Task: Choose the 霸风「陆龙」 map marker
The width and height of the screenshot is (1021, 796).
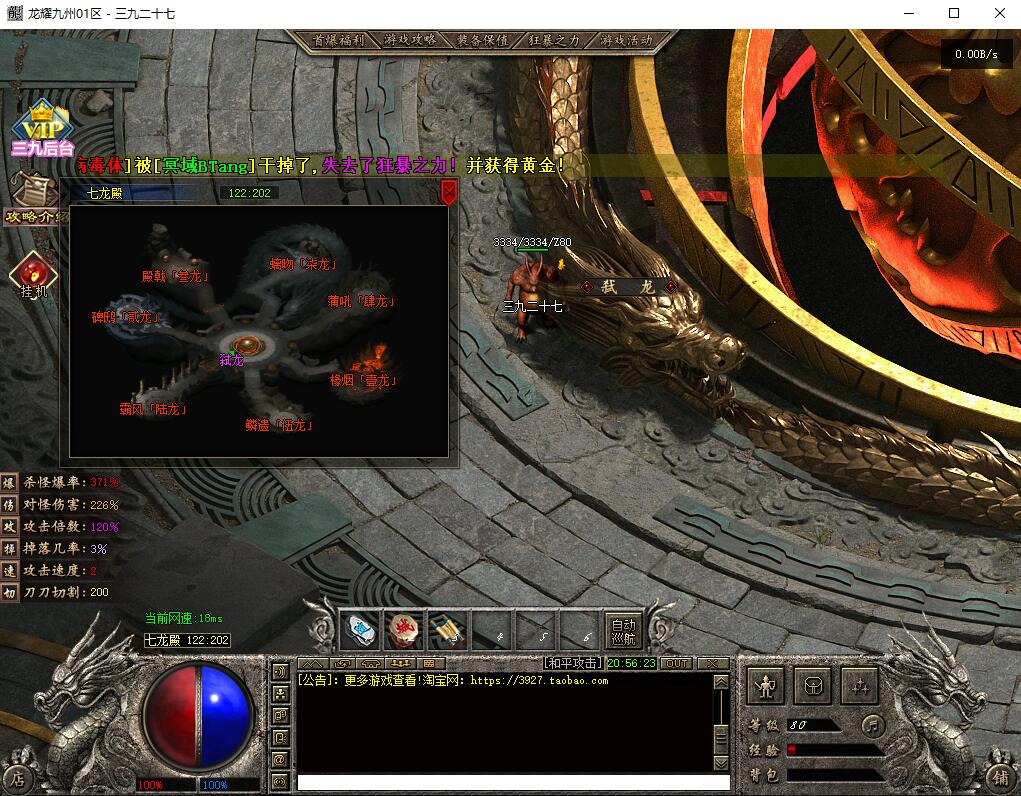Action: pyautogui.click(x=153, y=409)
